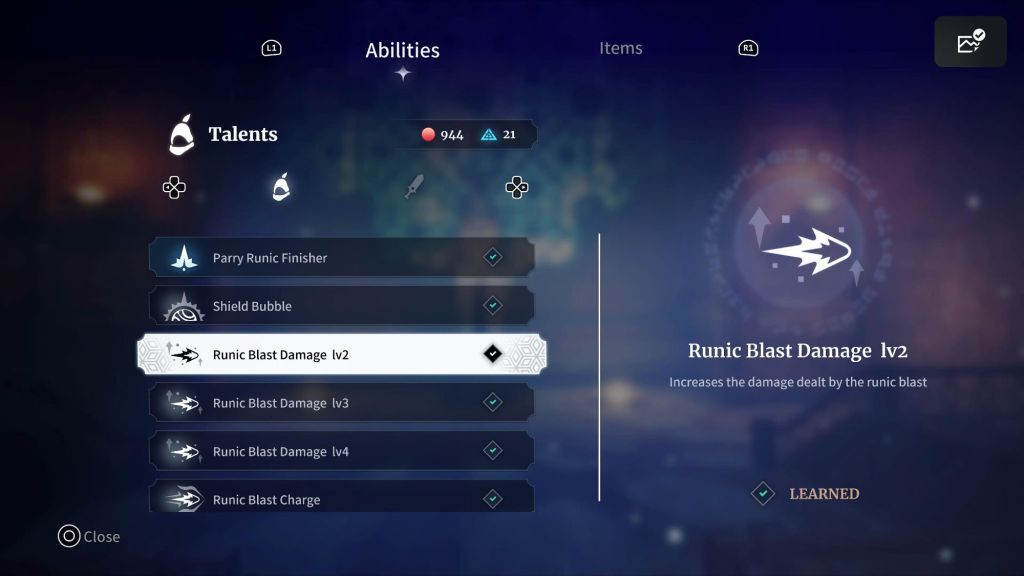Choose the Shield Bubble talent row

point(341,306)
